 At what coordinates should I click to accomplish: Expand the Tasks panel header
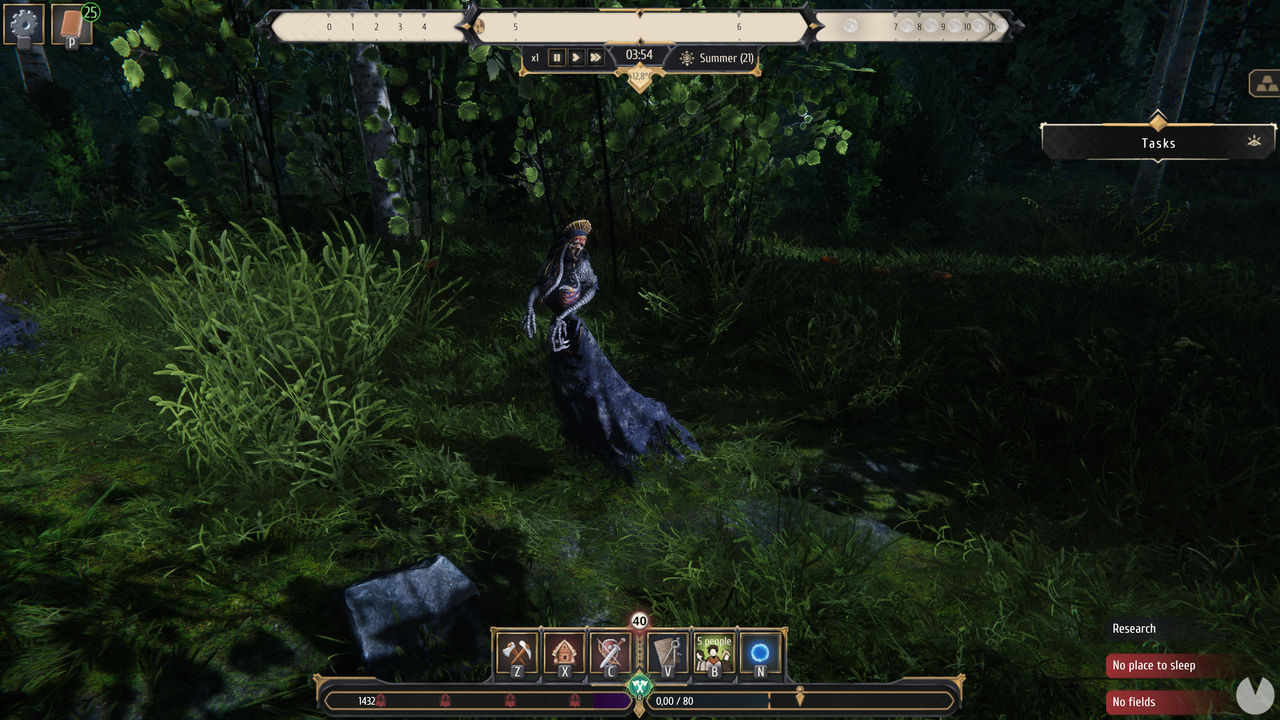pyautogui.click(x=1158, y=143)
